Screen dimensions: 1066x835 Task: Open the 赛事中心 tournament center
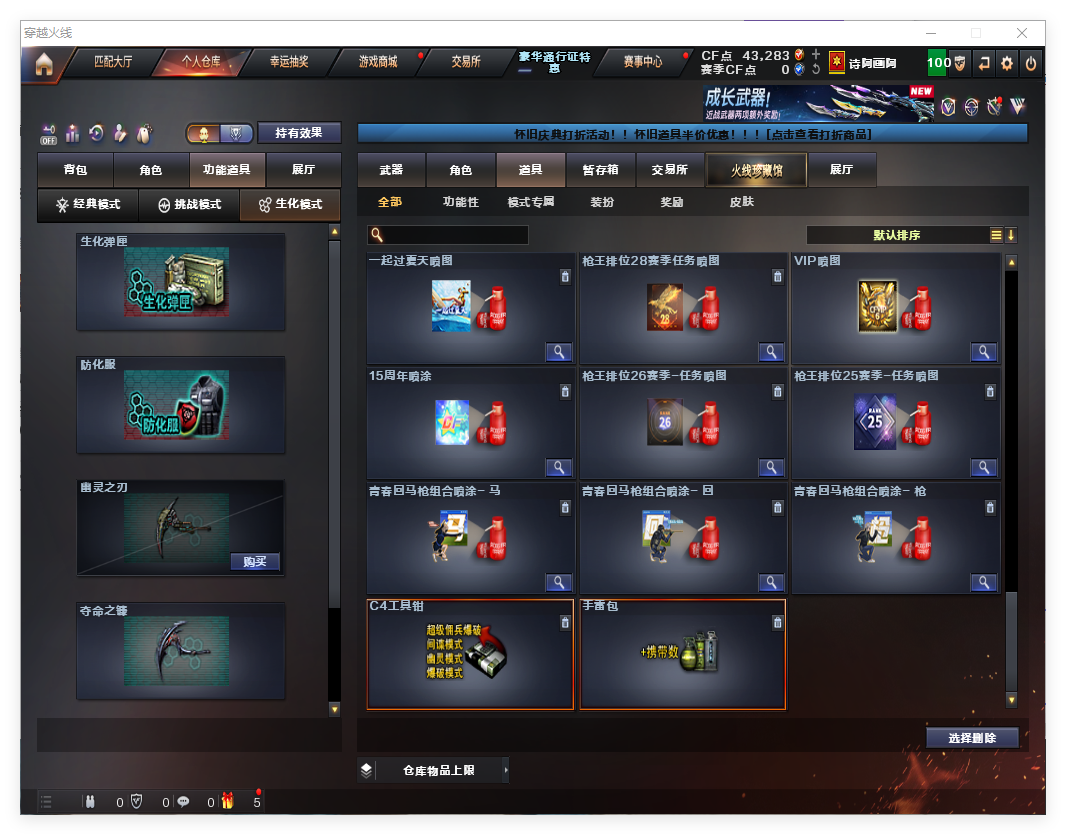(642, 62)
